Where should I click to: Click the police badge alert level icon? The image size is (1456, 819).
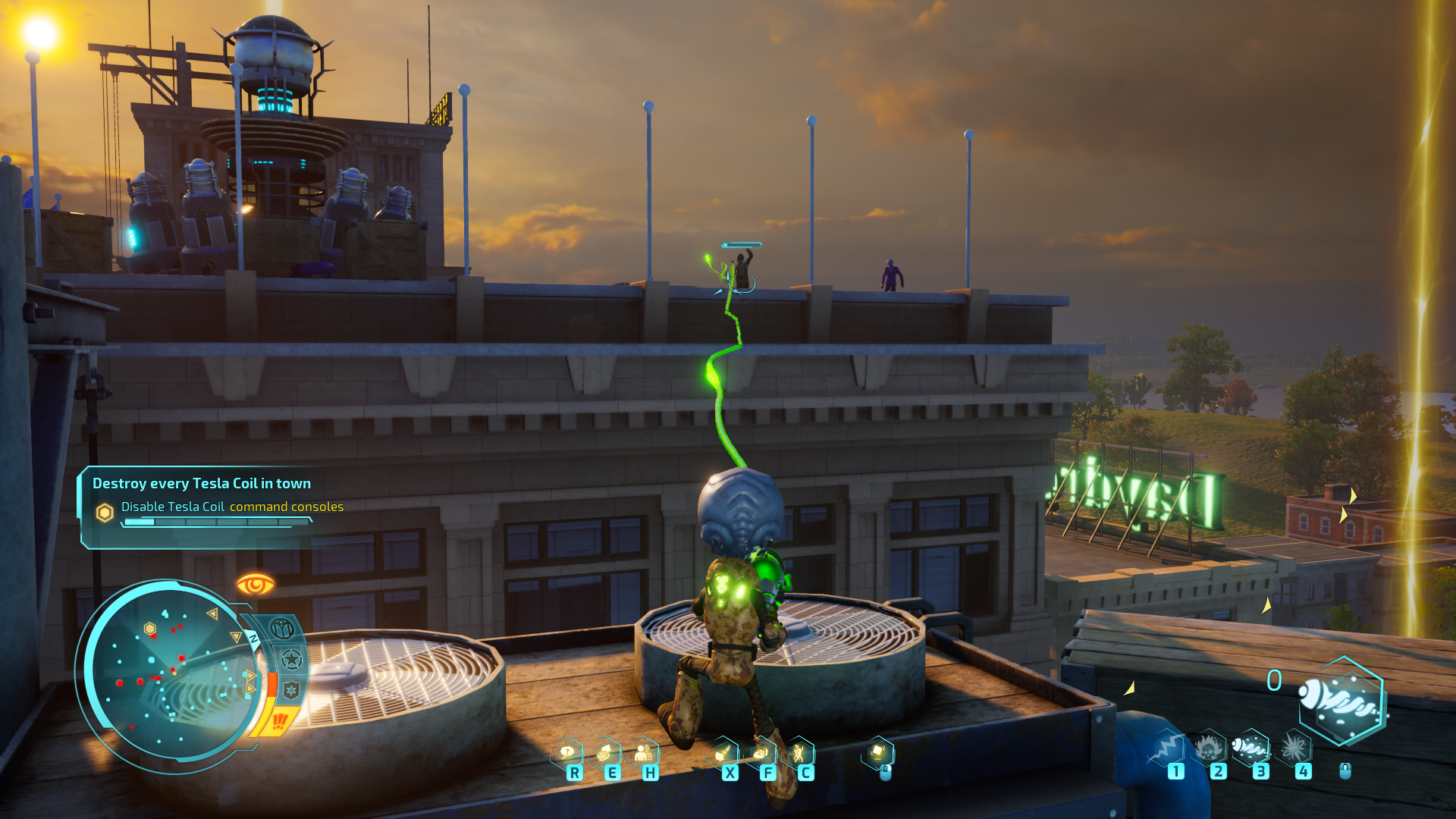pos(291,689)
